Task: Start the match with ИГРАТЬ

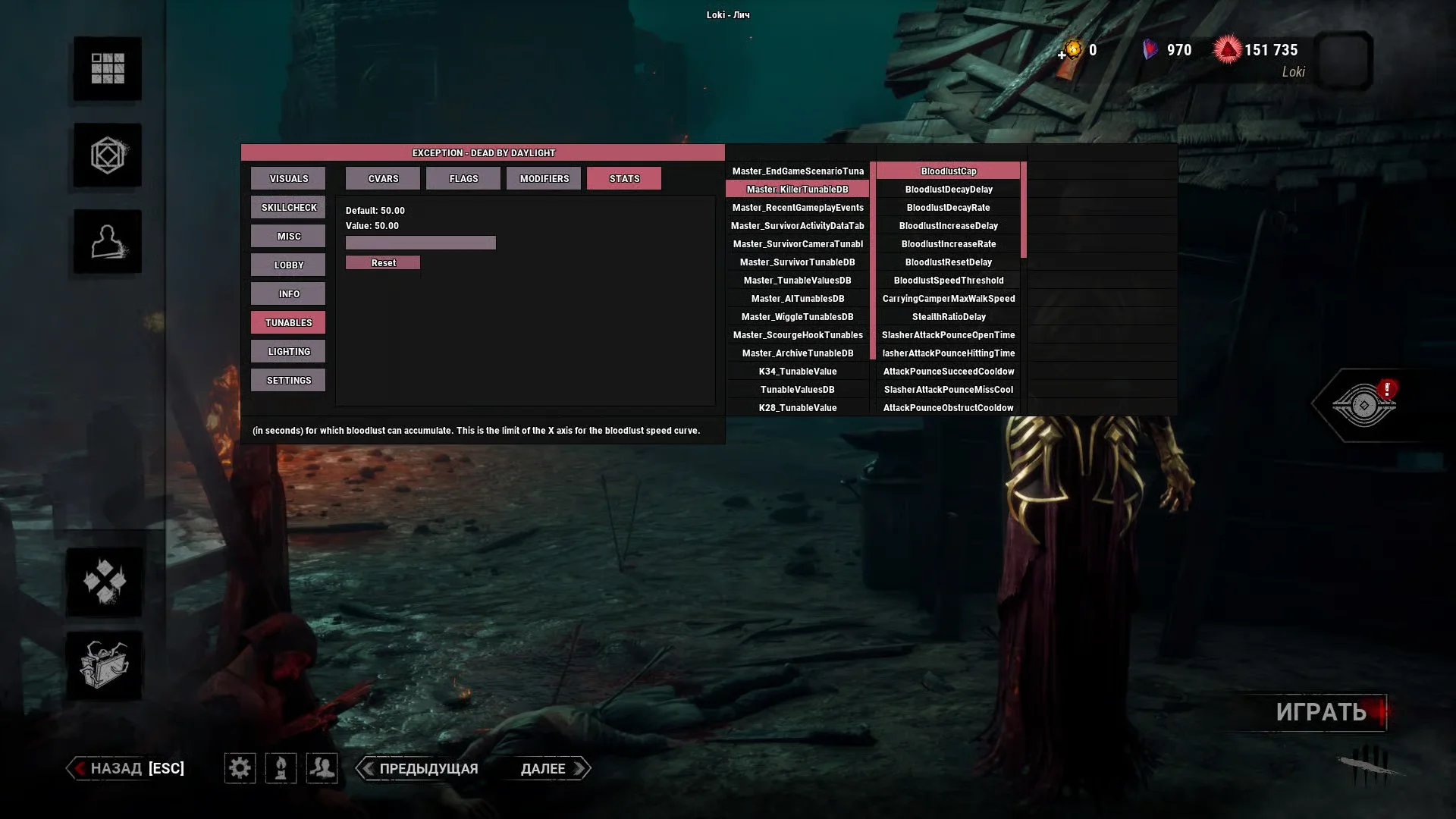Action: tap(1320, 712)
